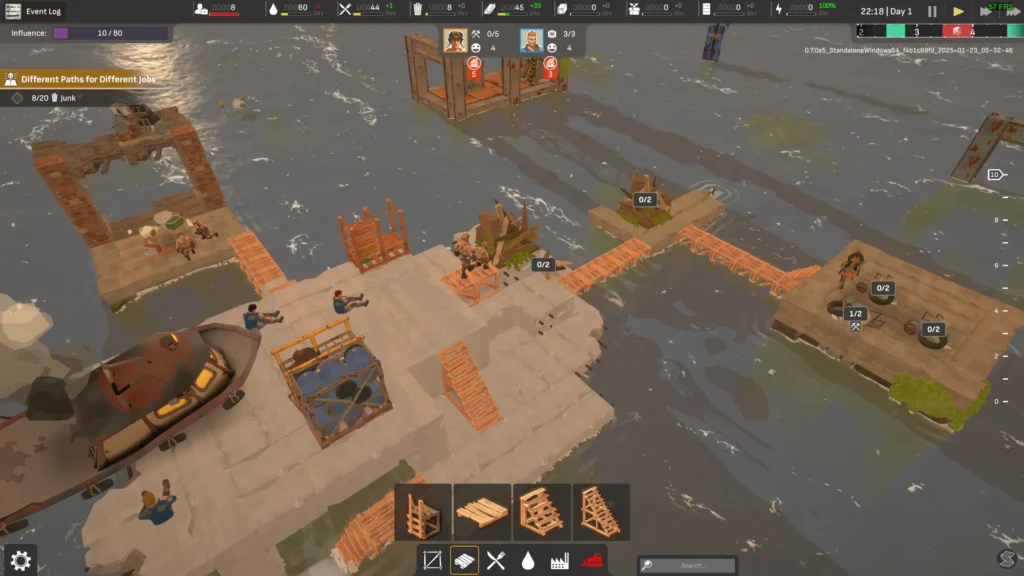Open the factory production category
Screen dimensions: 1024x576
point(559,560)
